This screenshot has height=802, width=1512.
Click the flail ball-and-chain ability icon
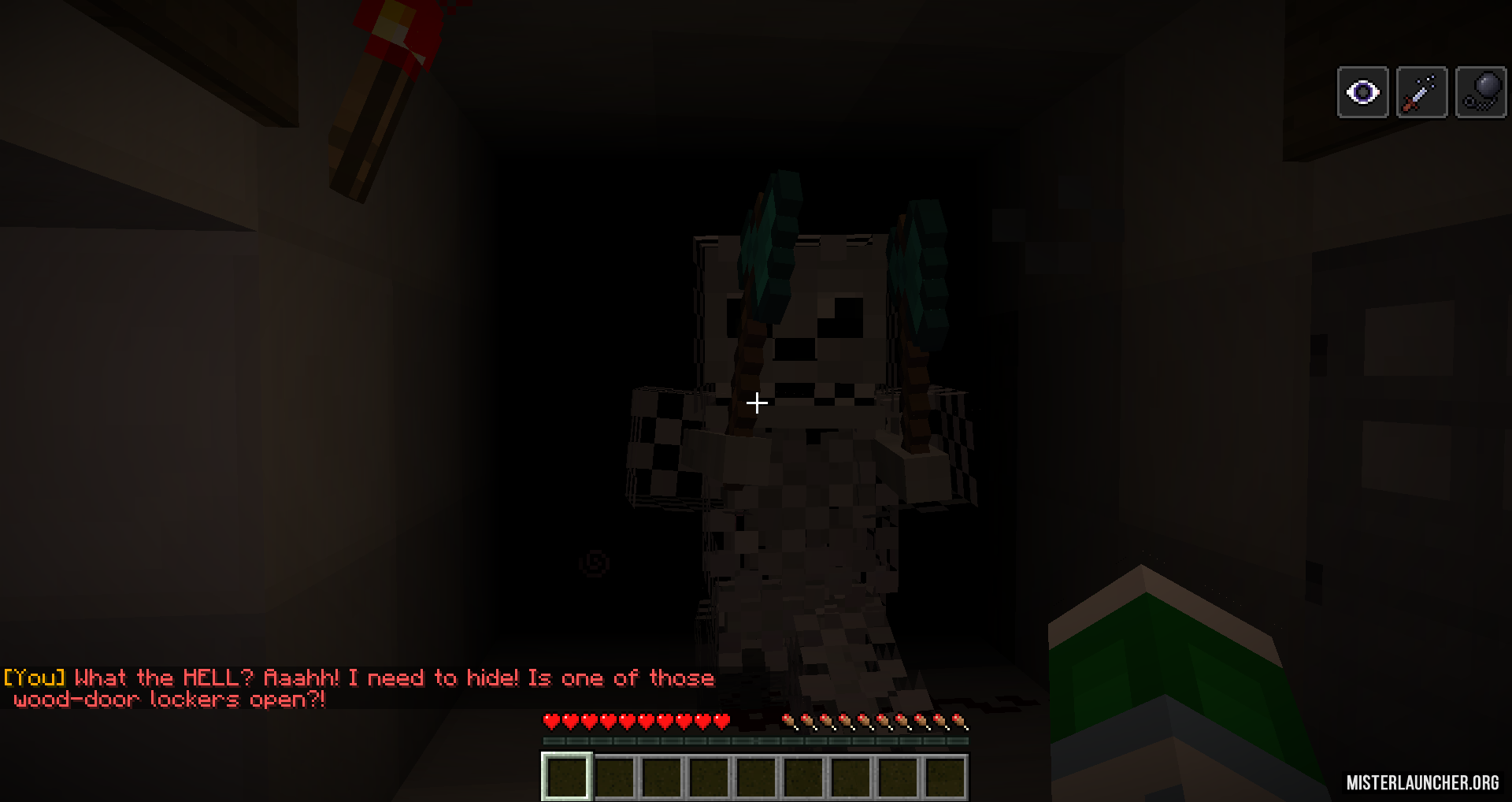1481,91
